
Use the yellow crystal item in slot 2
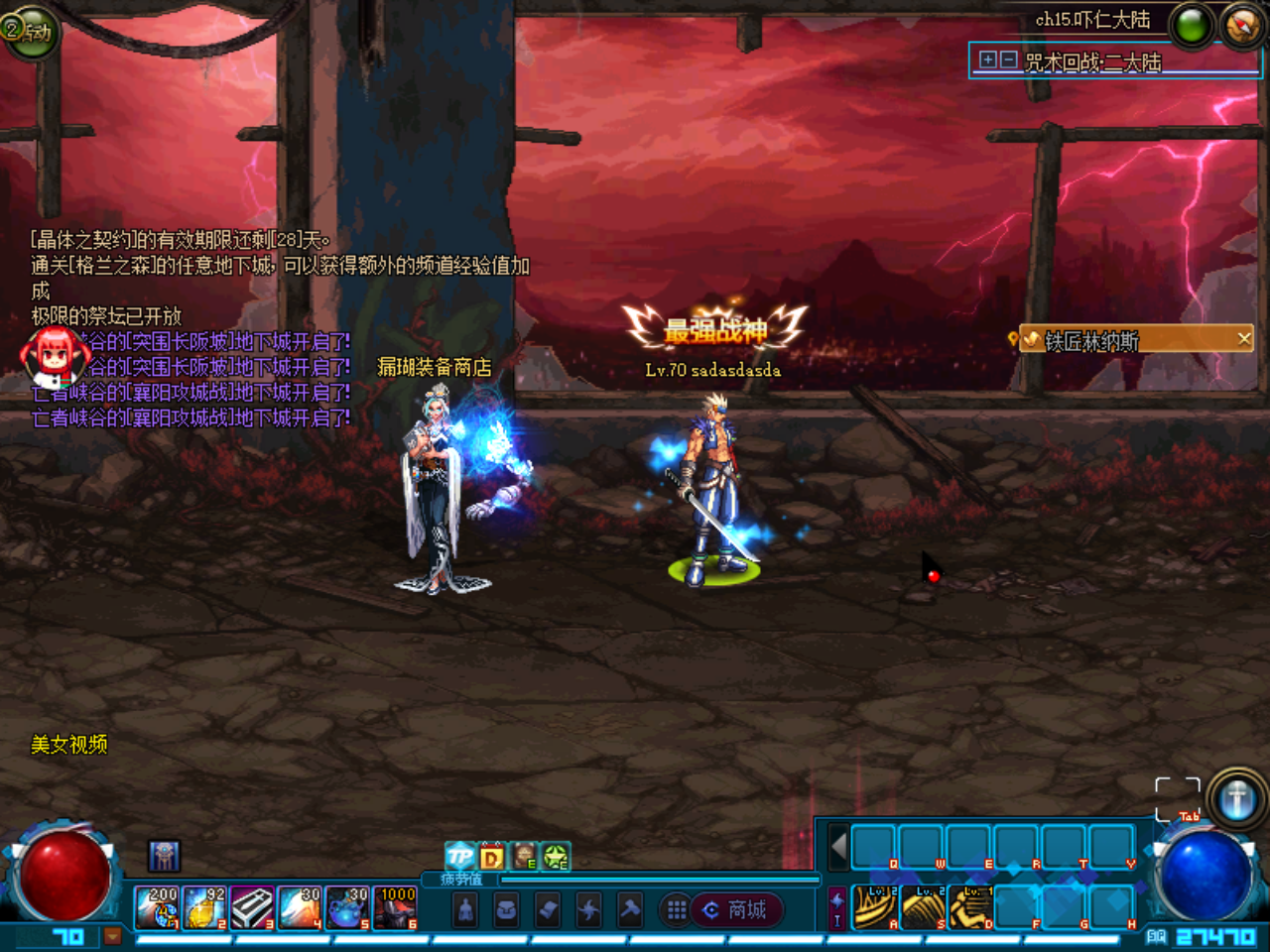click(x=205, y=907)
